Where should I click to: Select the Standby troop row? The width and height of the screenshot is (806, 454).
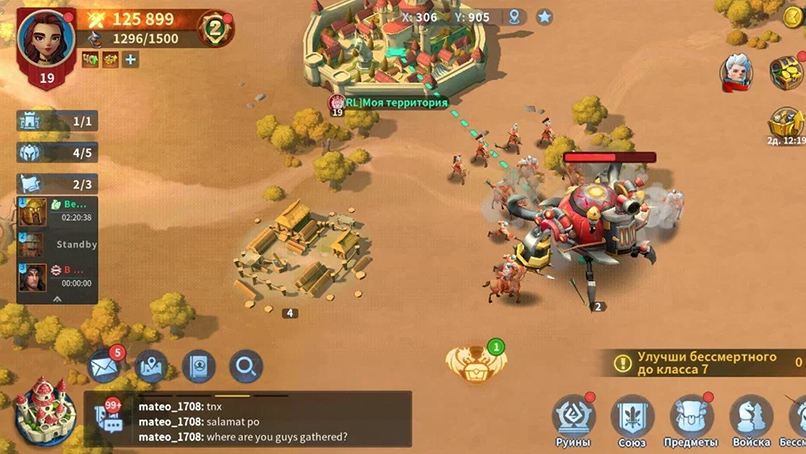(x=58, y=245)
